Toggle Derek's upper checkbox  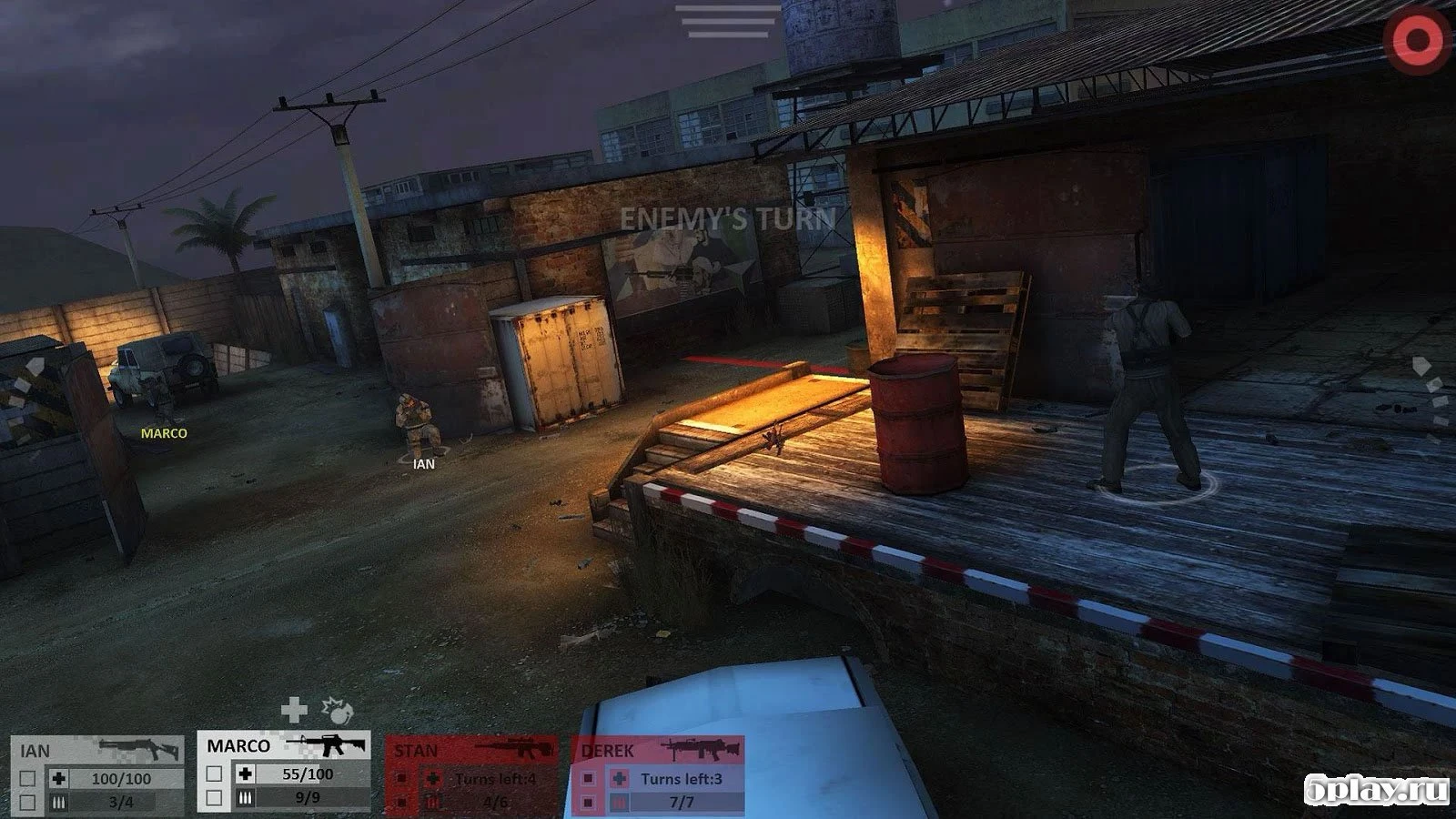(587, 777)
